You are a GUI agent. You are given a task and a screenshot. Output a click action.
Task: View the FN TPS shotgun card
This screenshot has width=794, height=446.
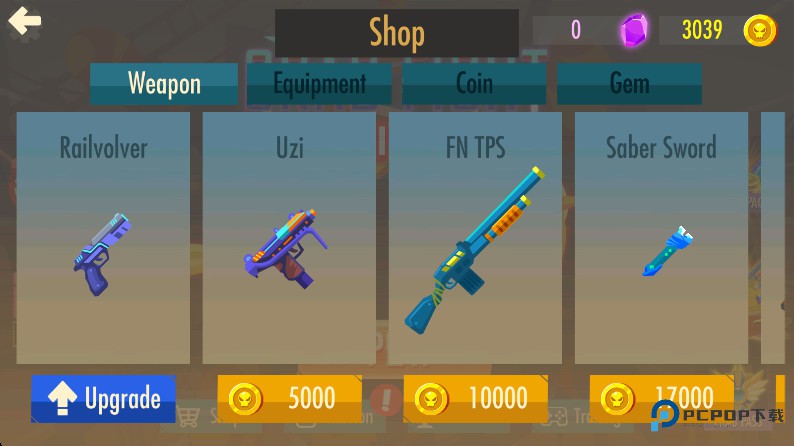point(475,238)
